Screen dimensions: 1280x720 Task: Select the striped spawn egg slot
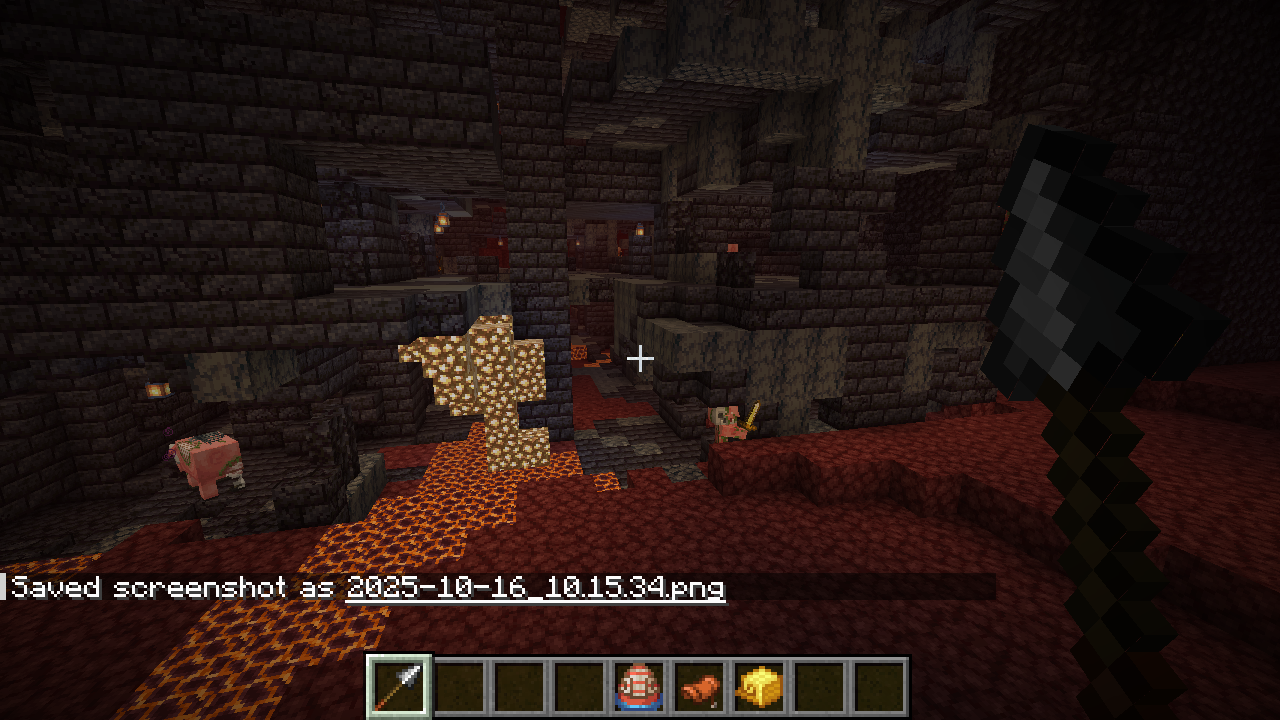pos(637,687)
